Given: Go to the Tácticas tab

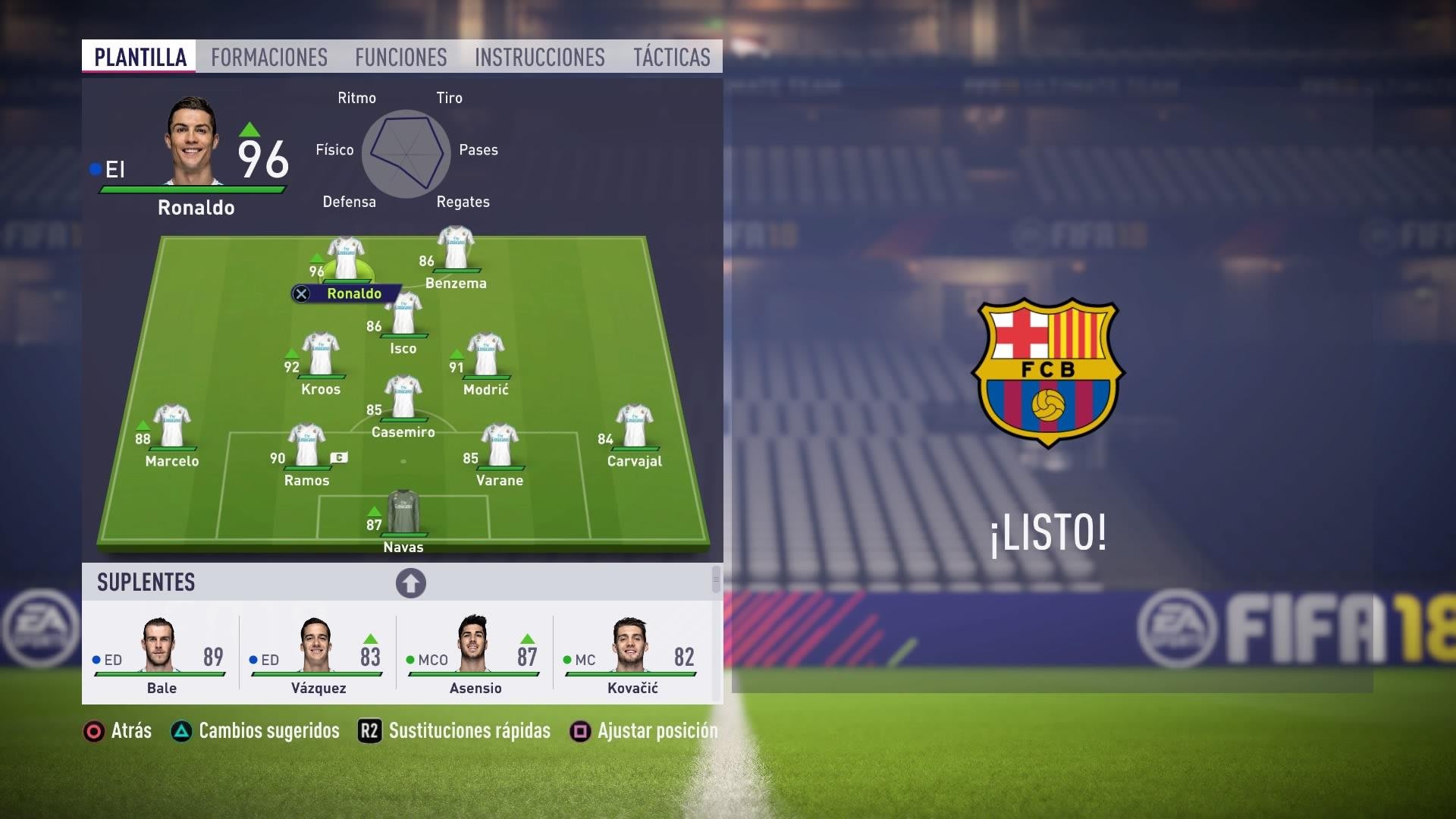Looking at the screenshot, I should [x=671, y=57].
